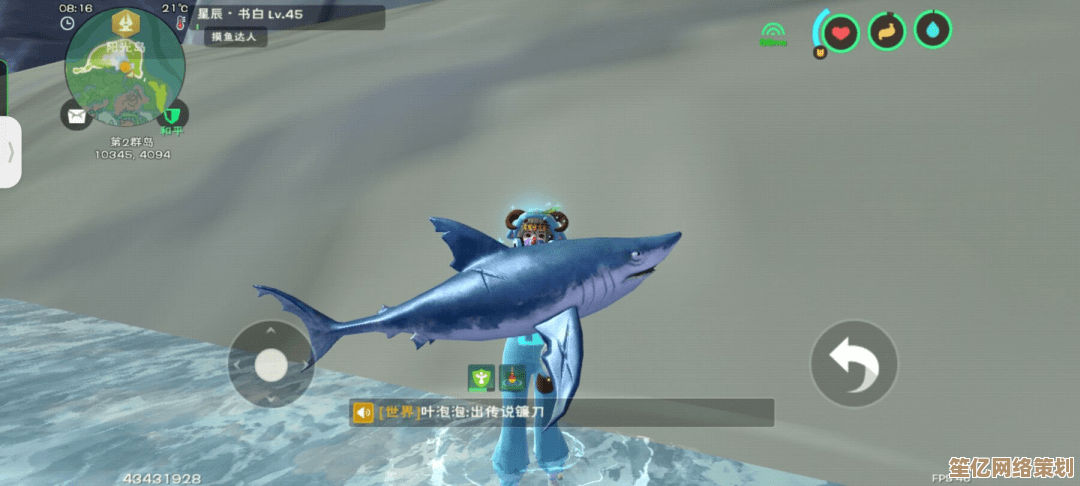The image size is (1080, 486).
Task: Tap the orange chat speaker icon
Action: pyautogui.click(x=363, y=412)
